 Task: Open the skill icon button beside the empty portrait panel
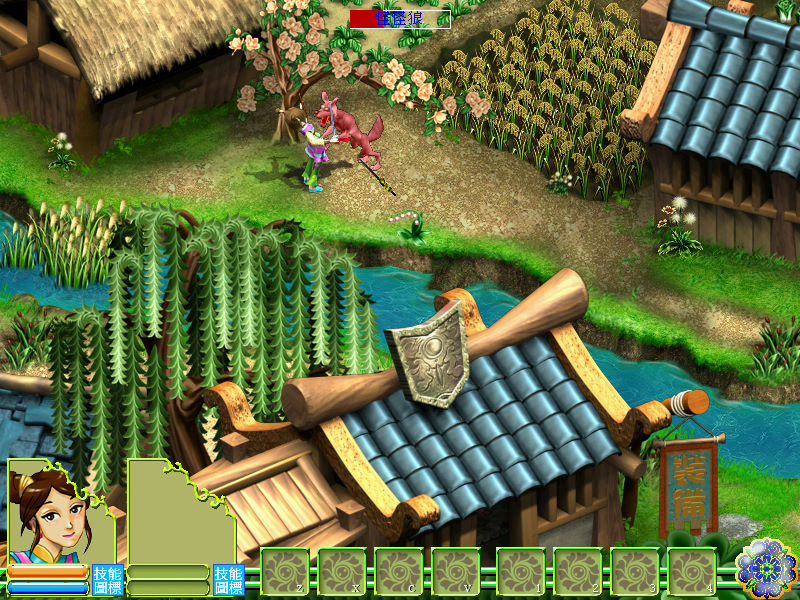(x=227, y=579)
